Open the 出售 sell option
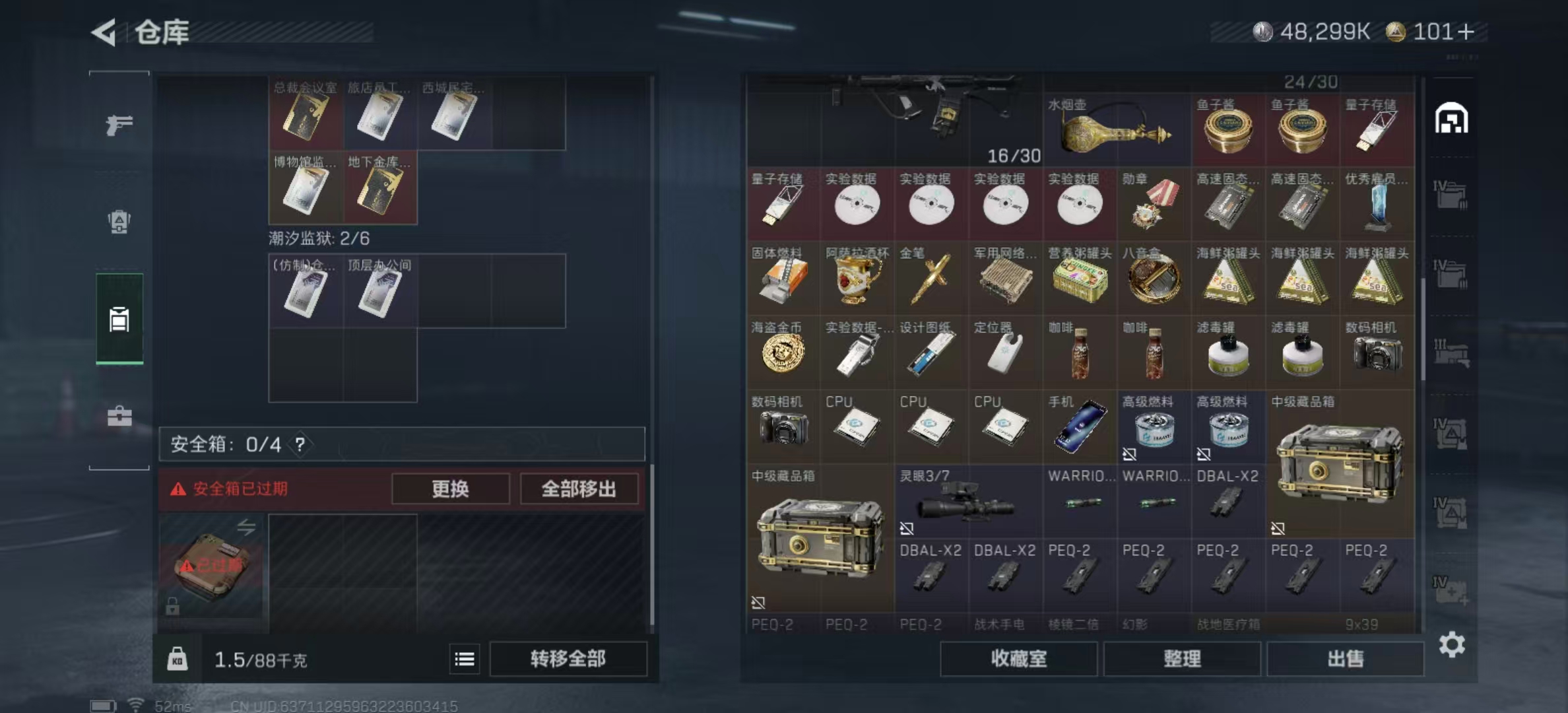The image size is (1568, 713). [x=1346, y=659]
